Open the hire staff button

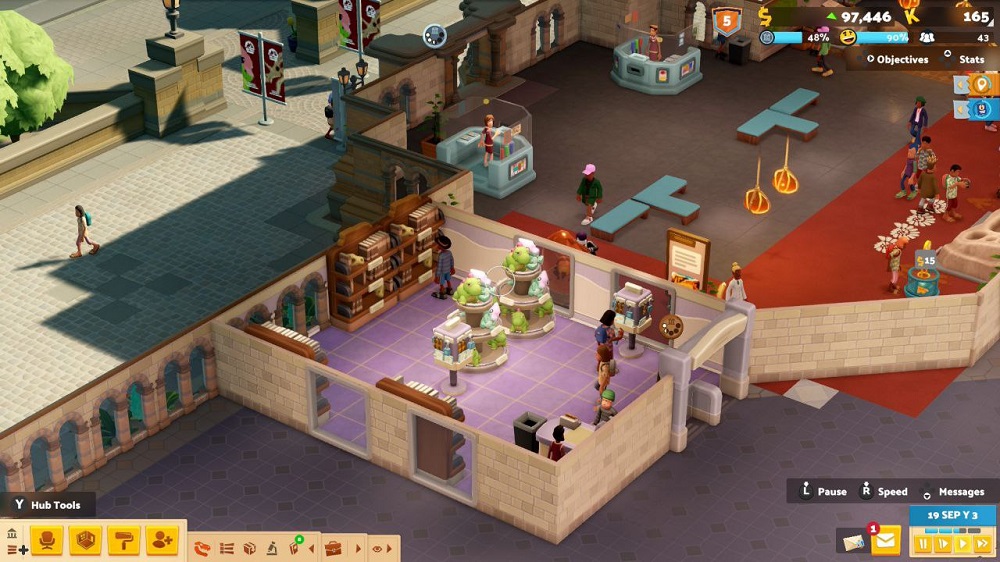coord(161,541)
